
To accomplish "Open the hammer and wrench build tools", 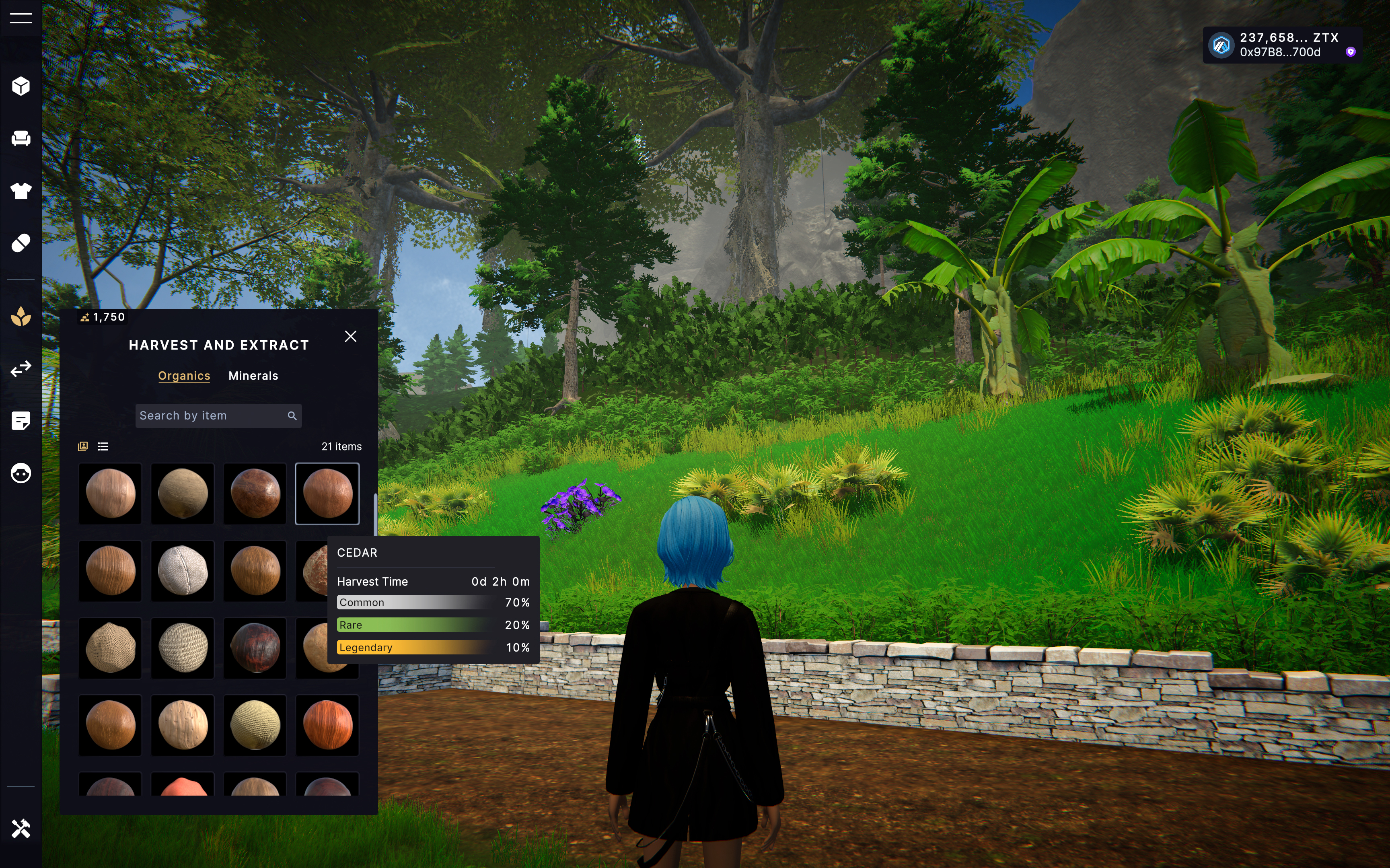I will coord(21,829).
